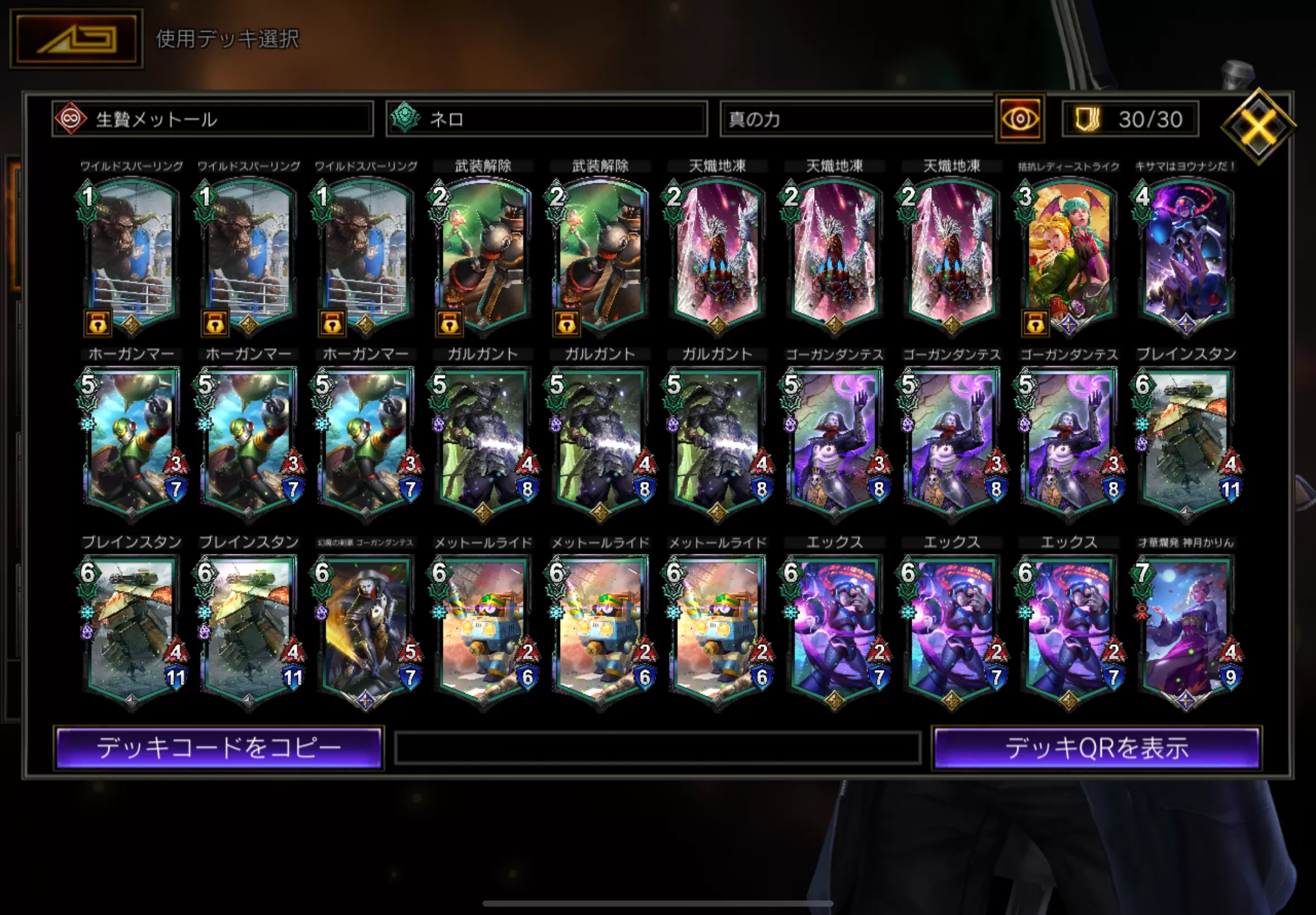Select the hero ネロ field

tap(546, 119)
